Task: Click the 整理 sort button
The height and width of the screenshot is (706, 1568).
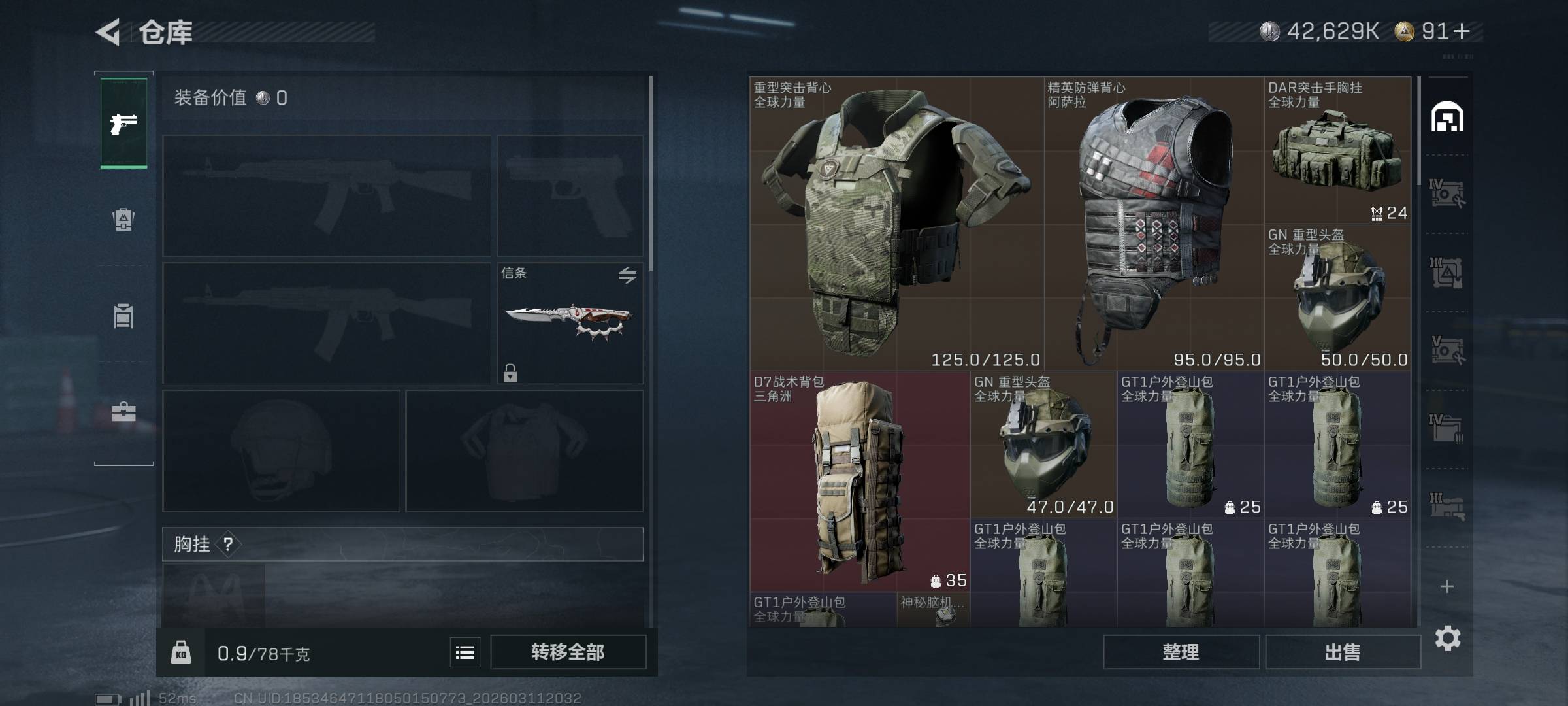Action: pos(1181,652)
